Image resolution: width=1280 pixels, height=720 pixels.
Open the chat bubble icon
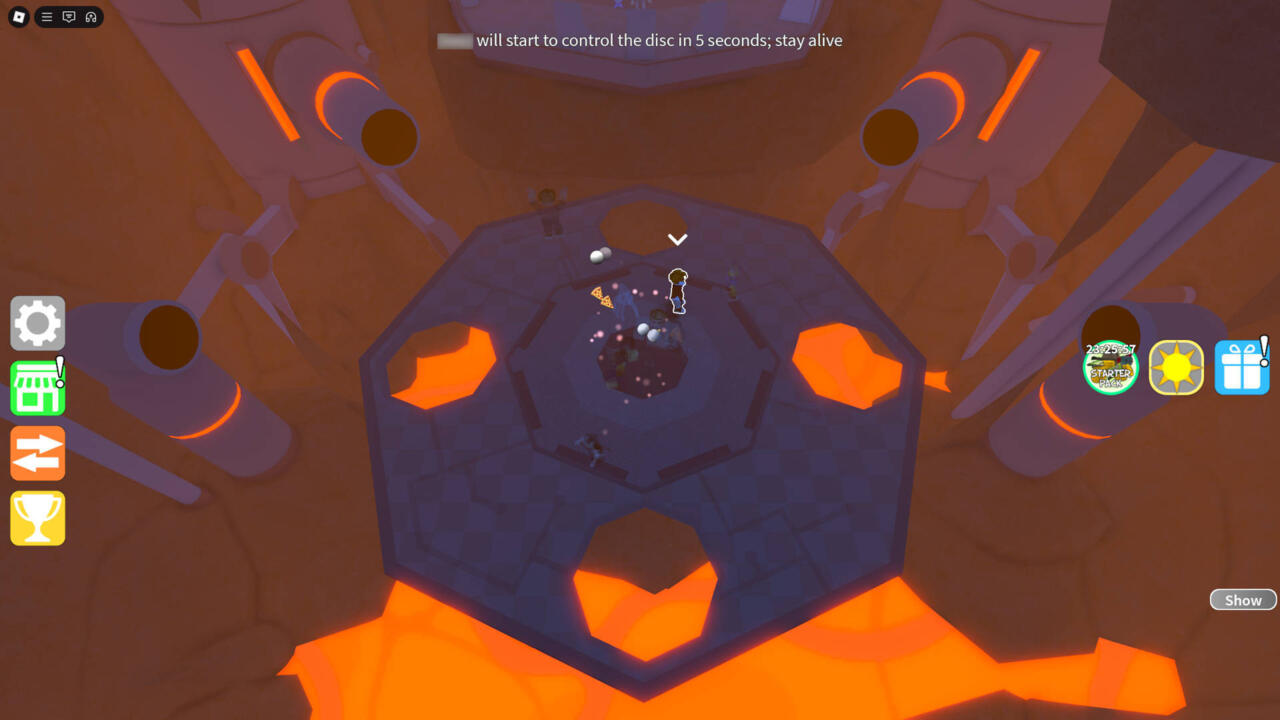click(x=68, y=17)
